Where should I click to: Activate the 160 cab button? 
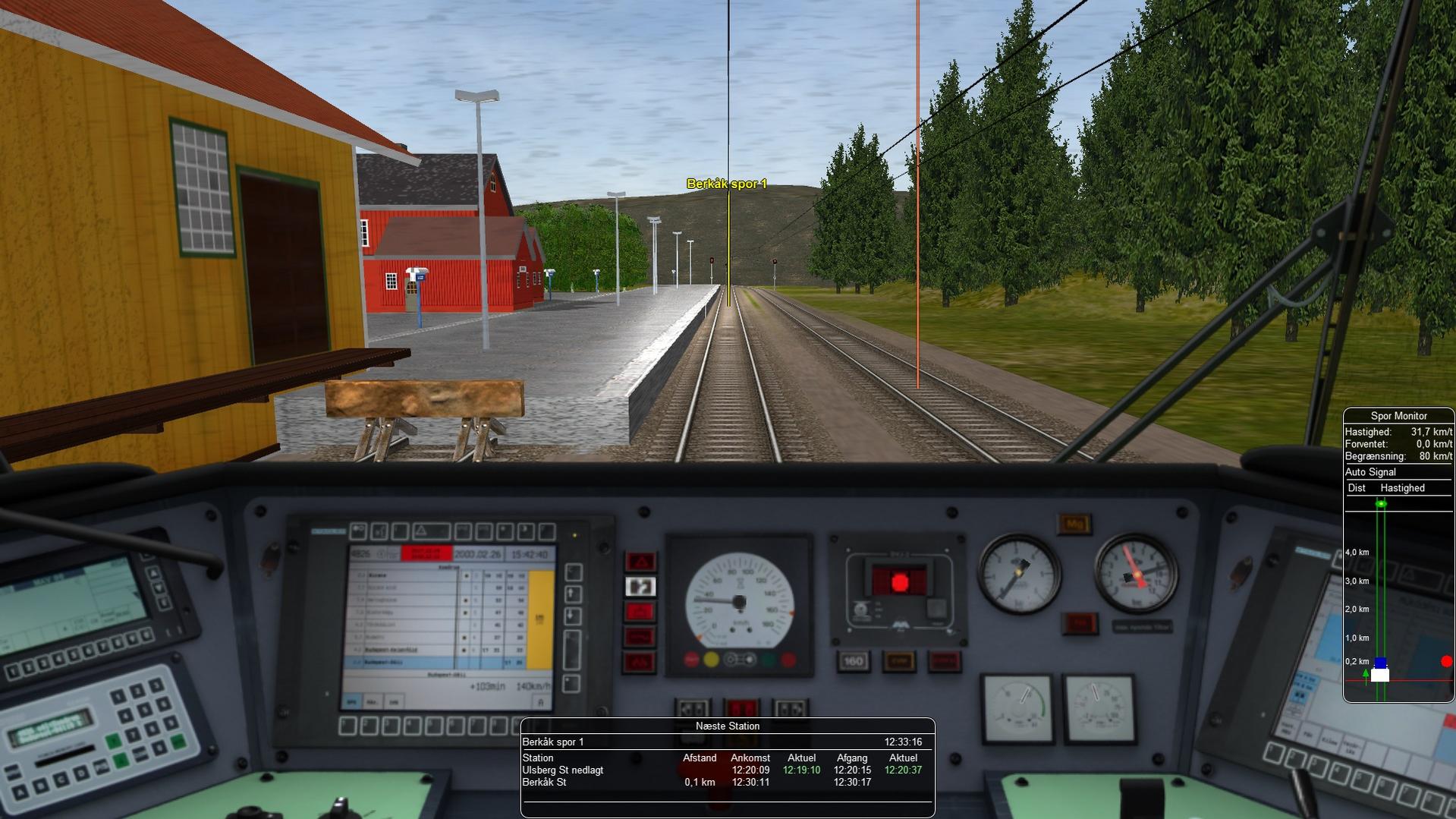(x=853, y=661)
